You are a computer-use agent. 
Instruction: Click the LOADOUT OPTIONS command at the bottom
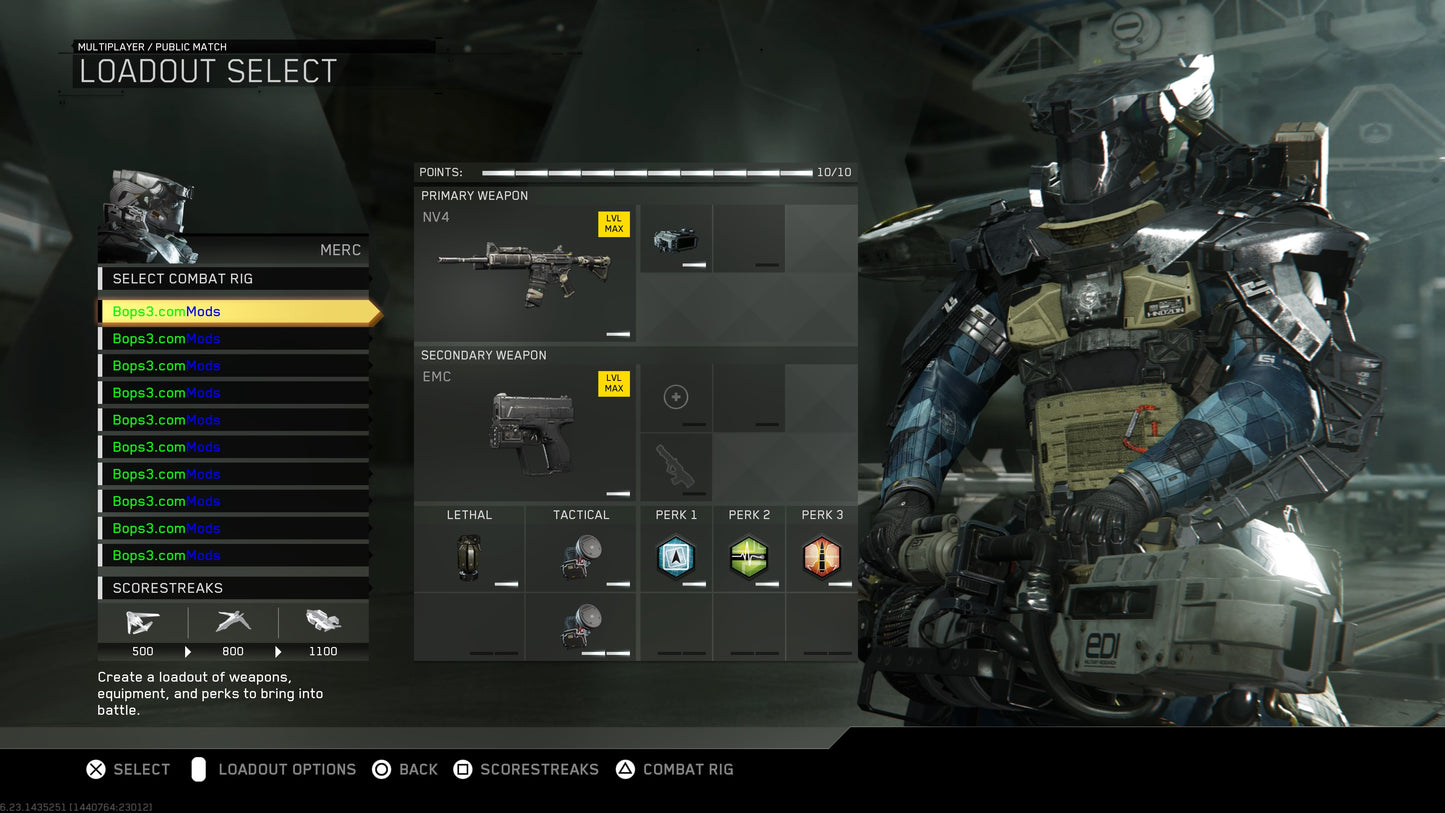(x=289, y=769)
